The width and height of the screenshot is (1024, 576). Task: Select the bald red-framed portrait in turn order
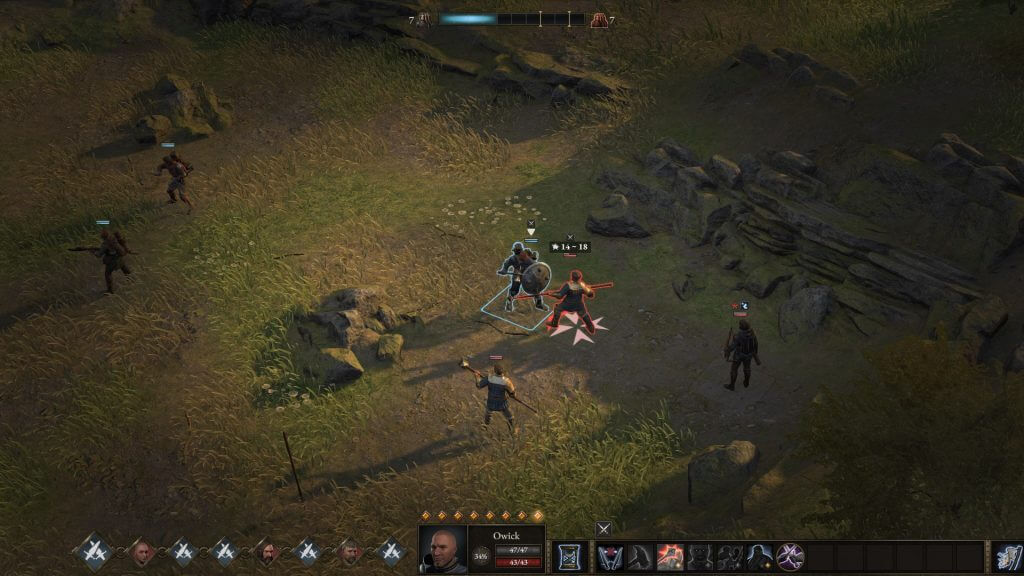141,551
